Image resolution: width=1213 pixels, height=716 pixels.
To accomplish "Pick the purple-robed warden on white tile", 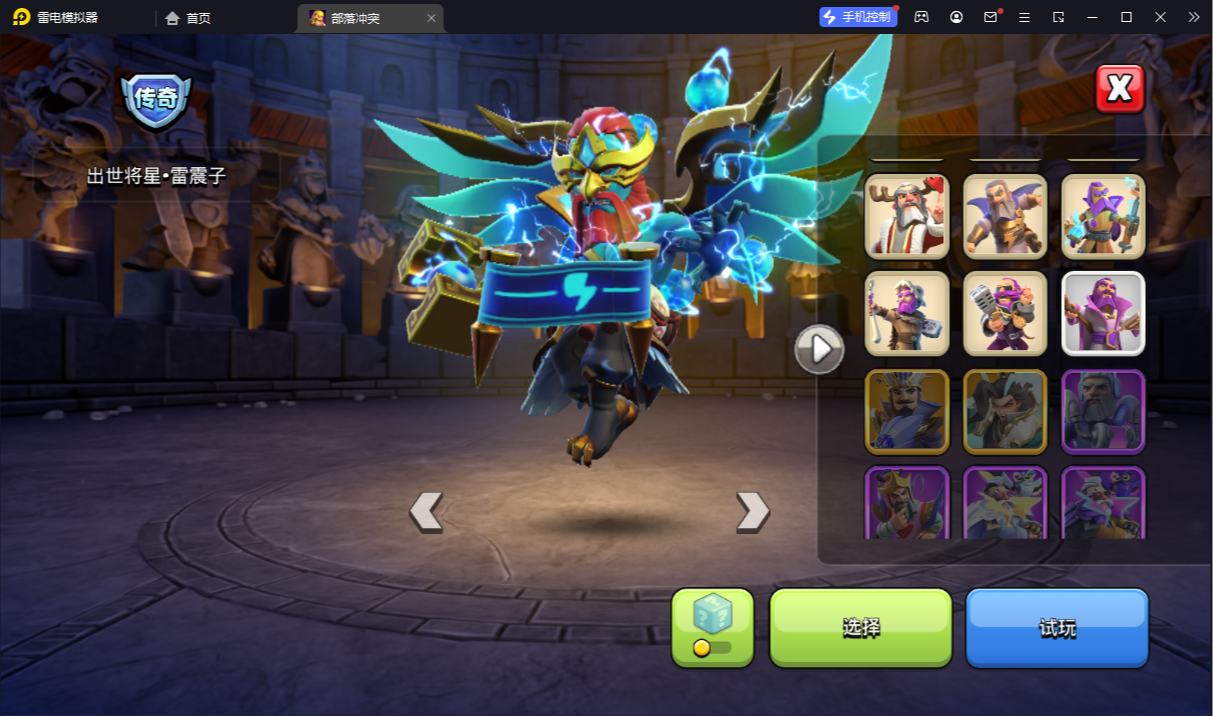I will (1102, 314).
